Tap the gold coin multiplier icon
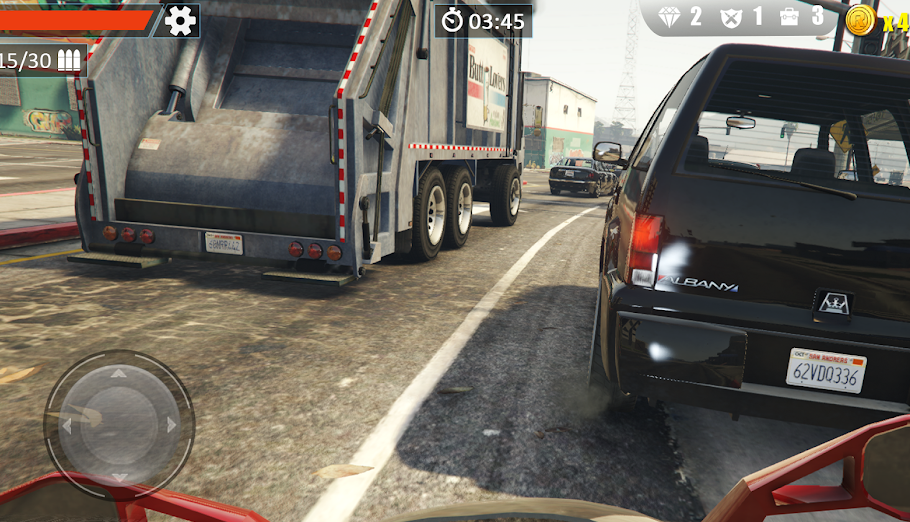 (860, 19)
